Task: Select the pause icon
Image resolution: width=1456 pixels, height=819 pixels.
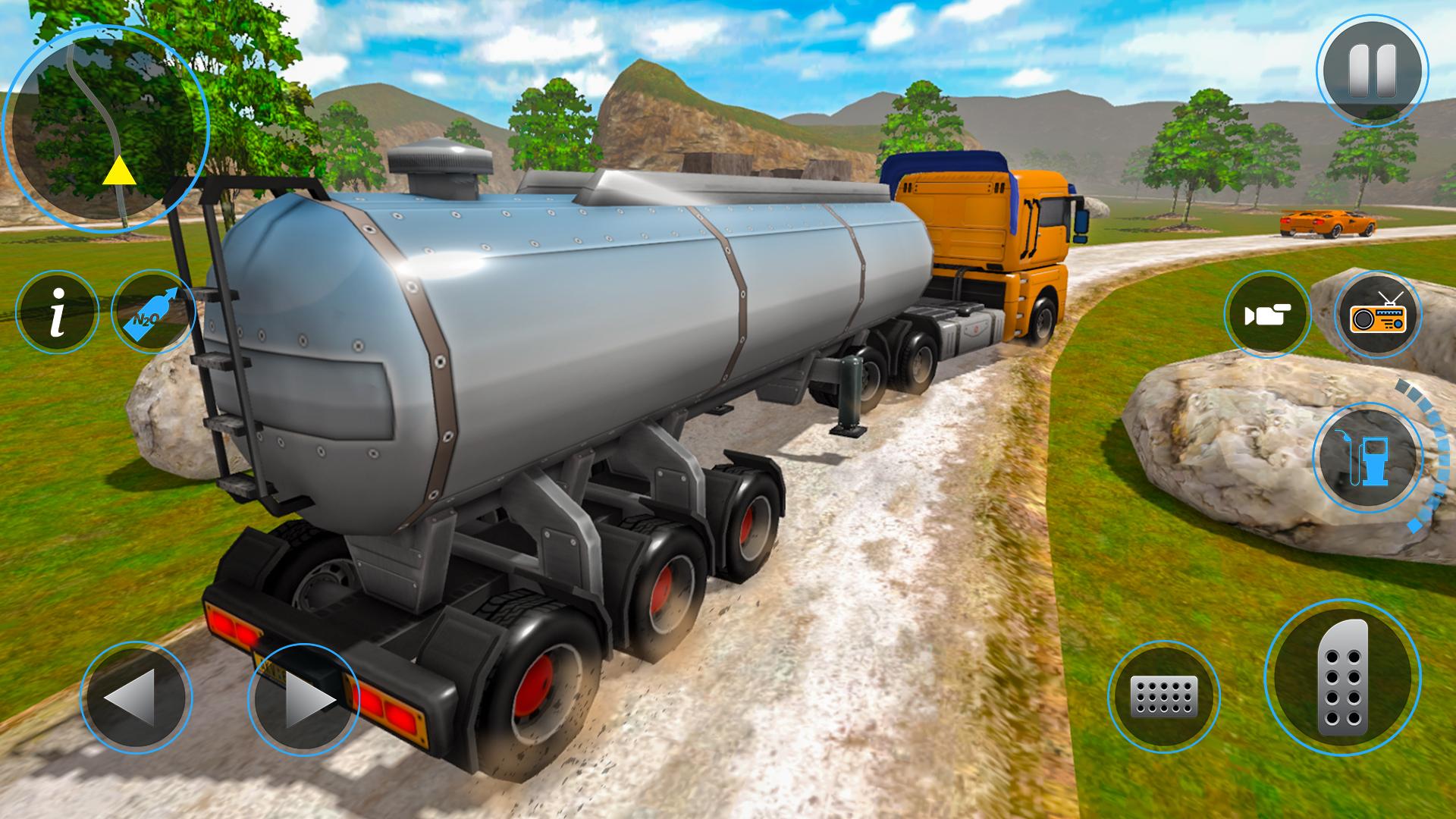Action: pos(1374,68)
